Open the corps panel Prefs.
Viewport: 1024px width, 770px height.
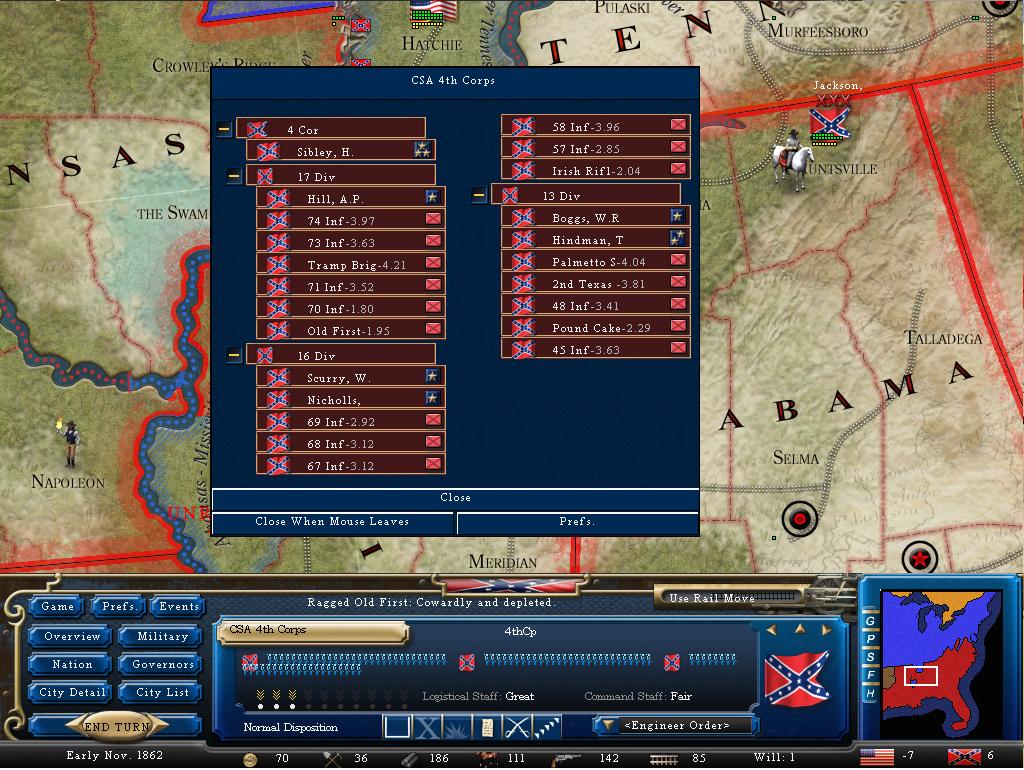pyautogui.click(x=577, y=522)
